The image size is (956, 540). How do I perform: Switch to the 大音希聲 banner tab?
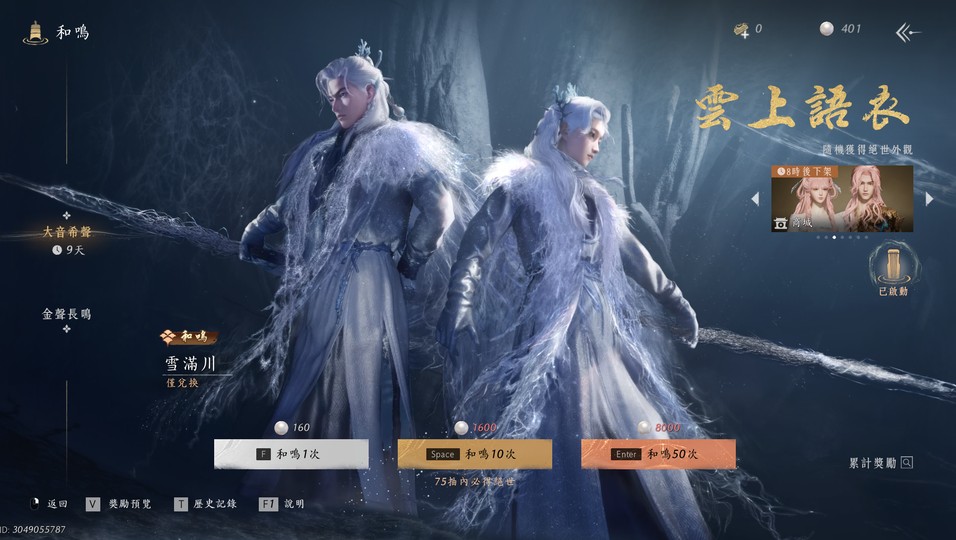pyautogui.click(x=66, y=232)
